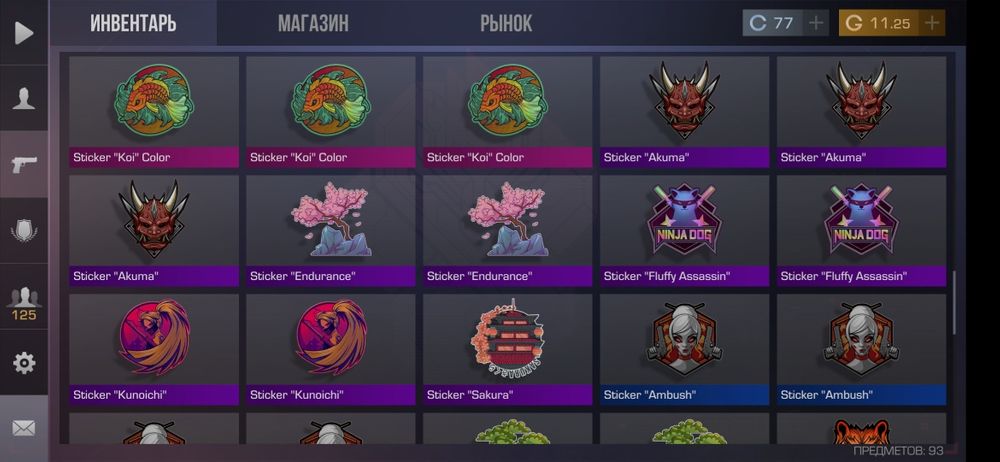The height and width of the screenshot is (462, 1000).
Task: Open the gear settings menu
Action: pos(24,362)
